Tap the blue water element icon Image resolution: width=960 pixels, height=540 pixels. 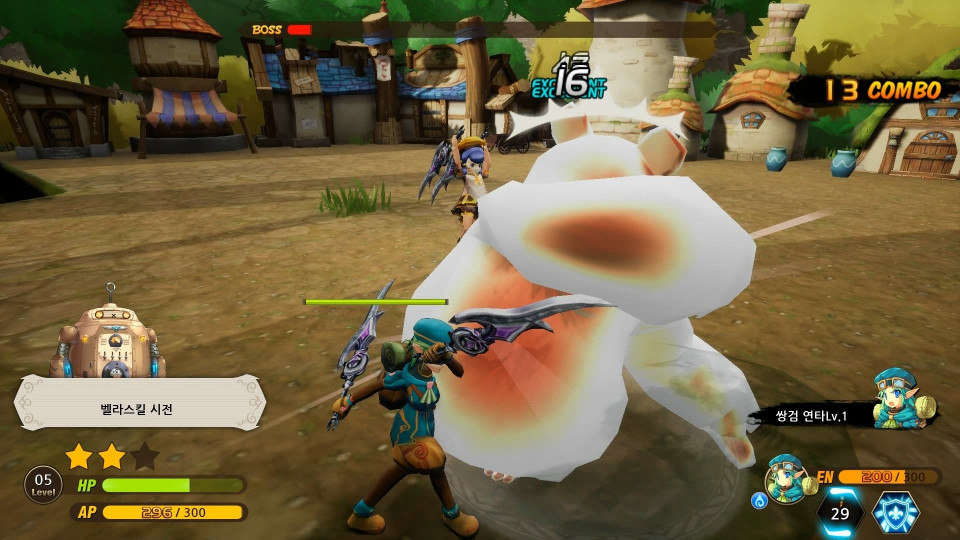758,499
